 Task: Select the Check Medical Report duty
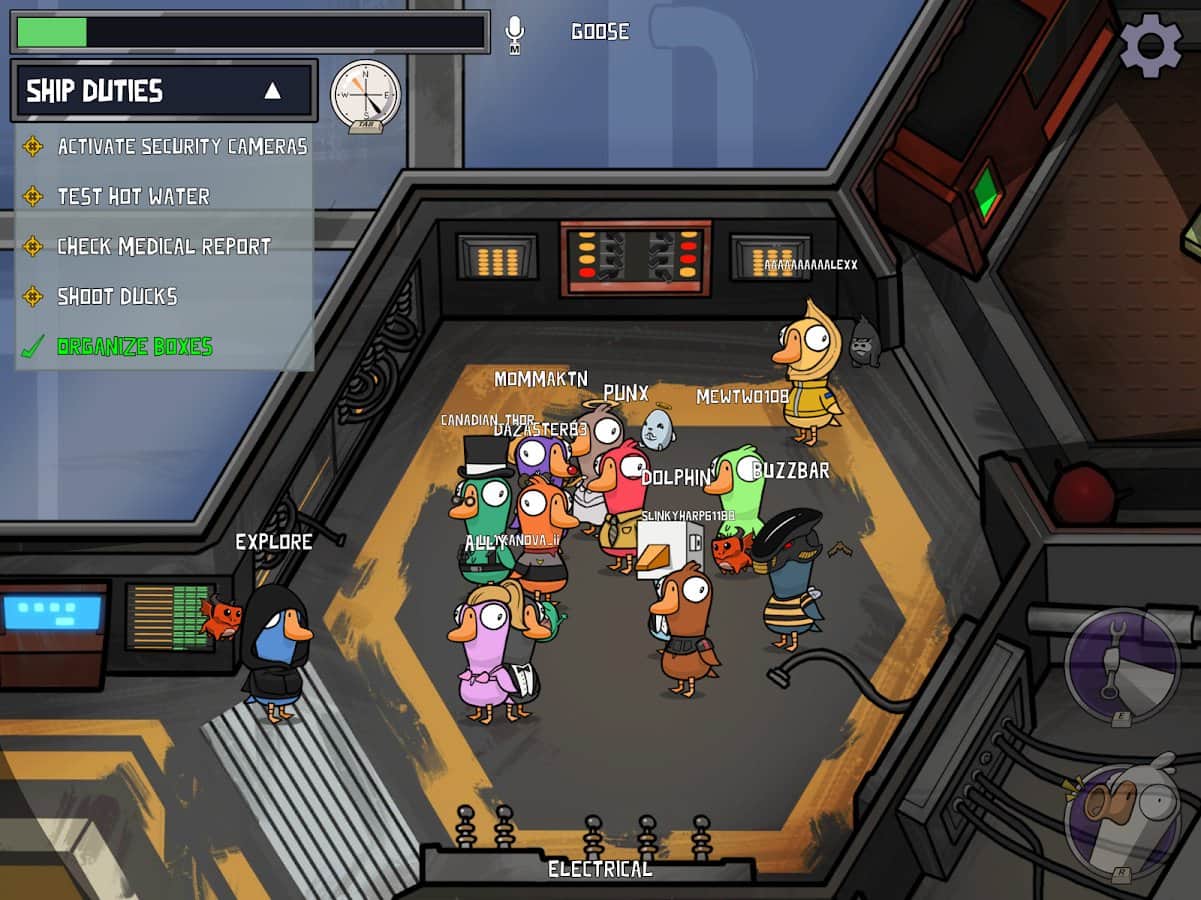point(163,246)
